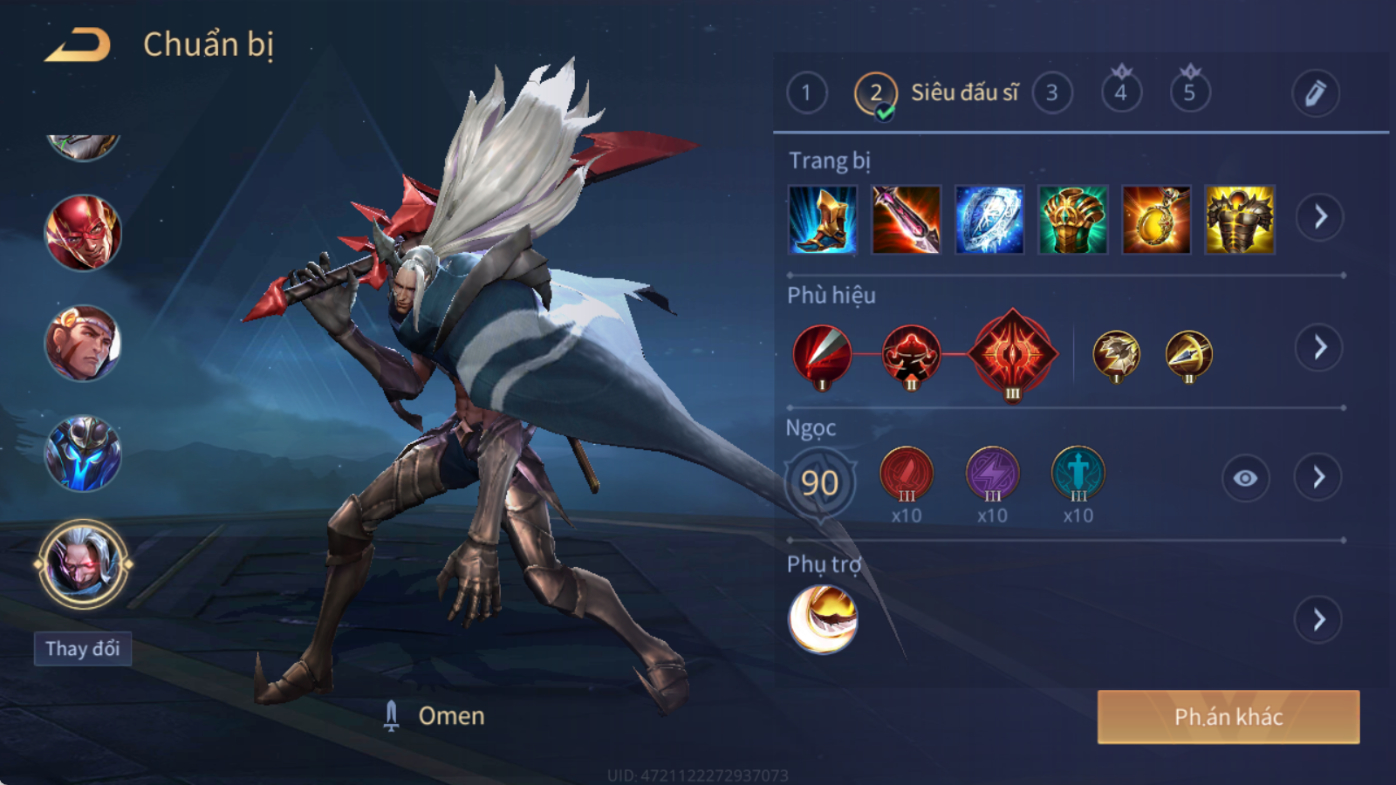
Task: Click the Thay đổi hero change button
Action: click(x=83, y=648)
